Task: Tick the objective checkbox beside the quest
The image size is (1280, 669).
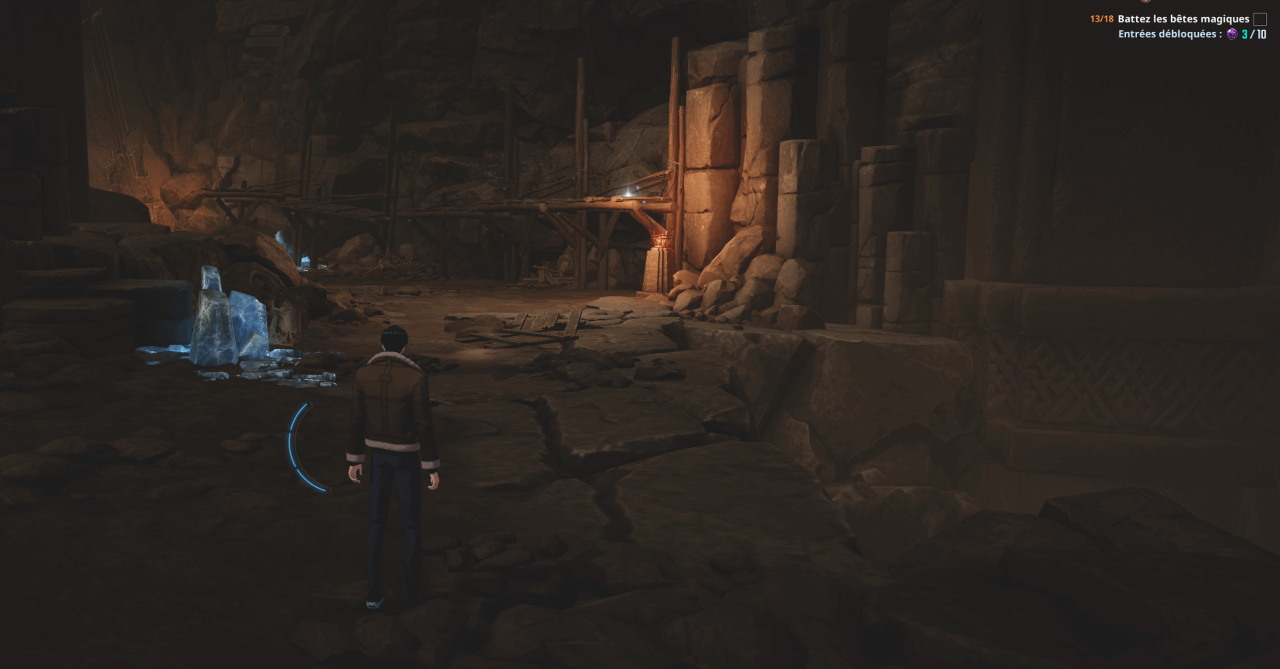Action: (x=1260, y=19)
